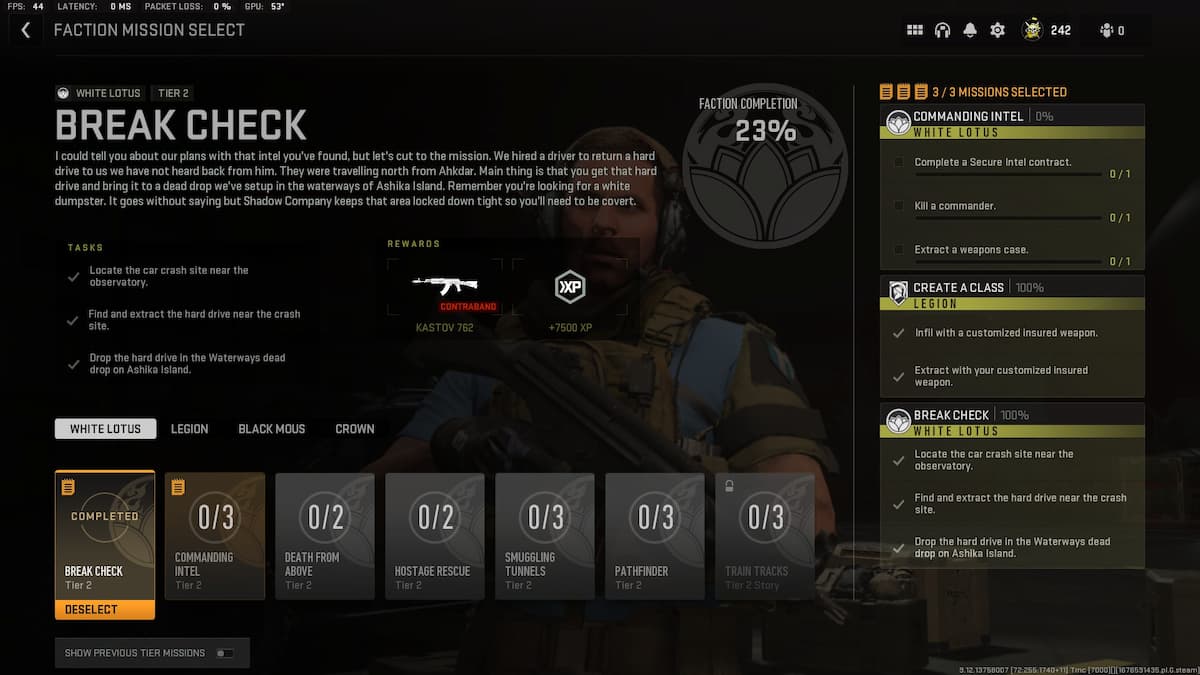Show notifications with the bell icon
Image resolution: width=1200 pixels, height=675 pixels.
pyautogui.click(x=969, y=30)
